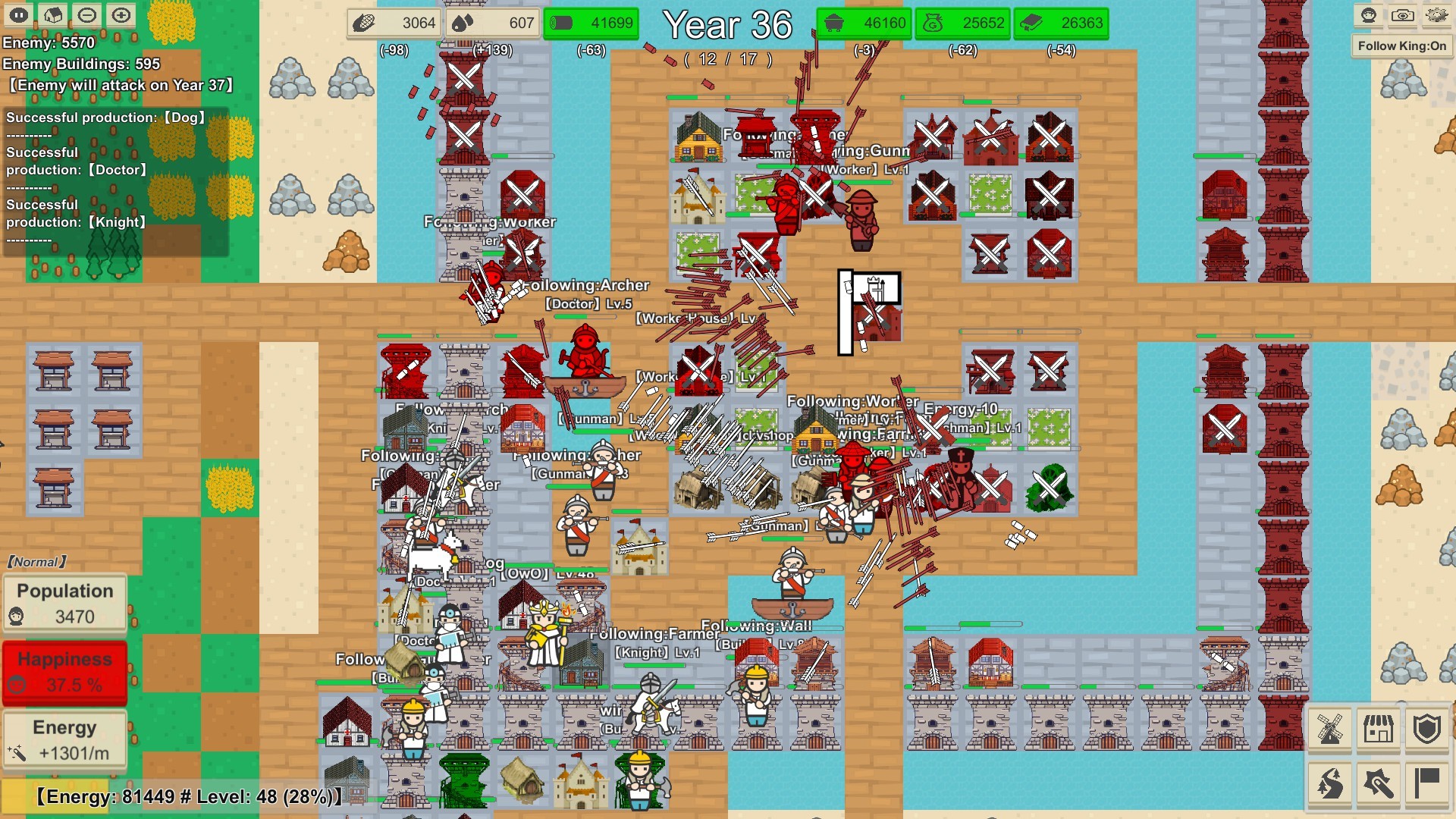
Task: Open the corn resource counter
Action: (393, 23)
